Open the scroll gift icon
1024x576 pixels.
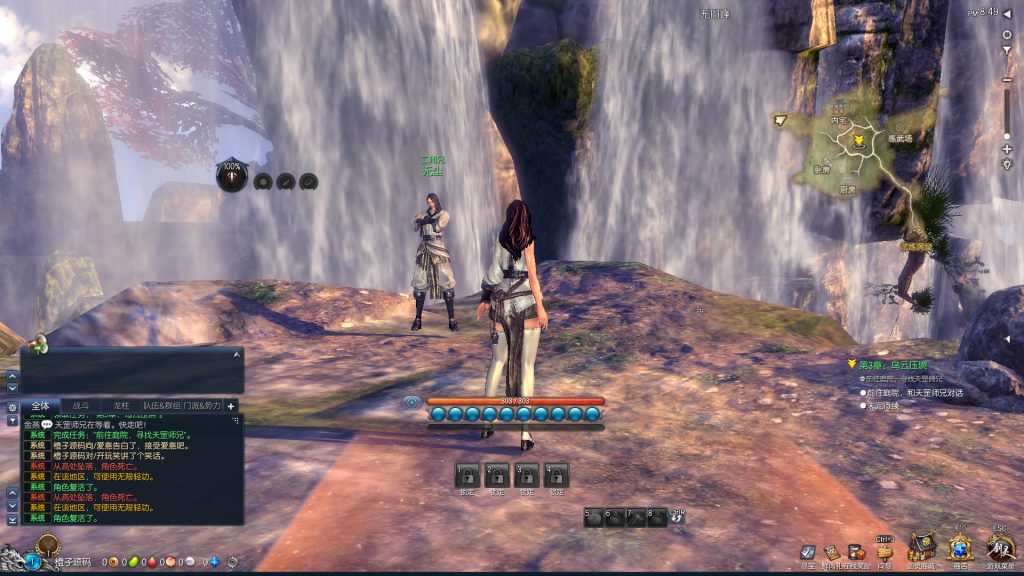831,552
